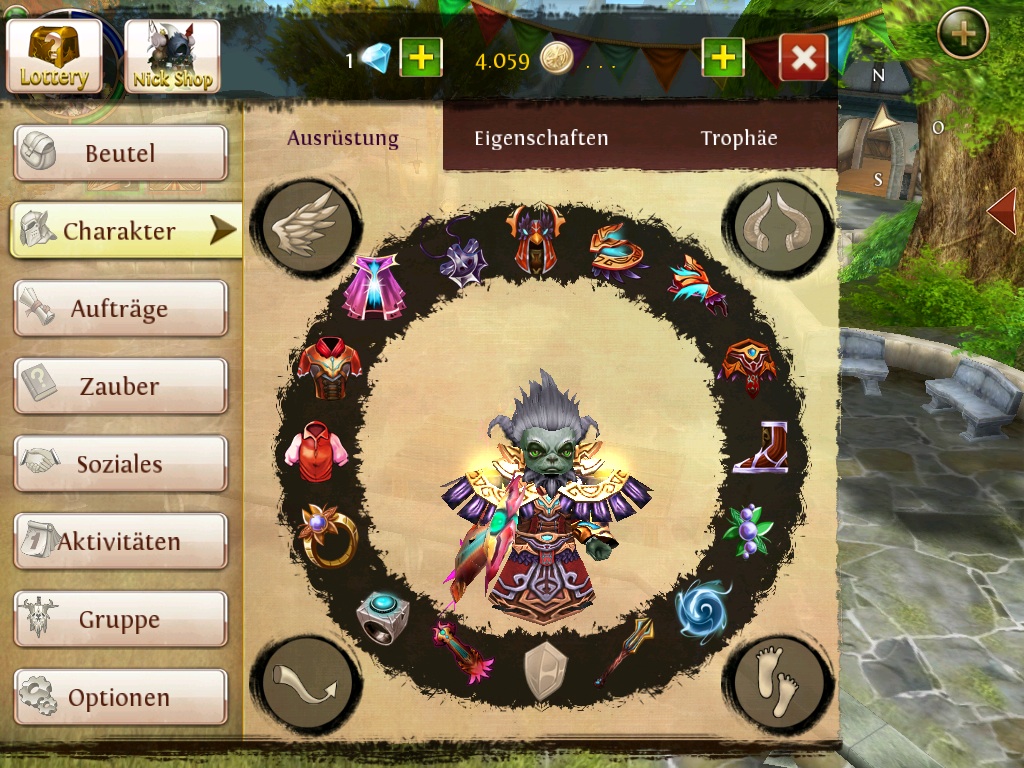The height and width of the screenshot is (768, 1024).
Task: Open the Gruppe menu
Action: point(120,620)
